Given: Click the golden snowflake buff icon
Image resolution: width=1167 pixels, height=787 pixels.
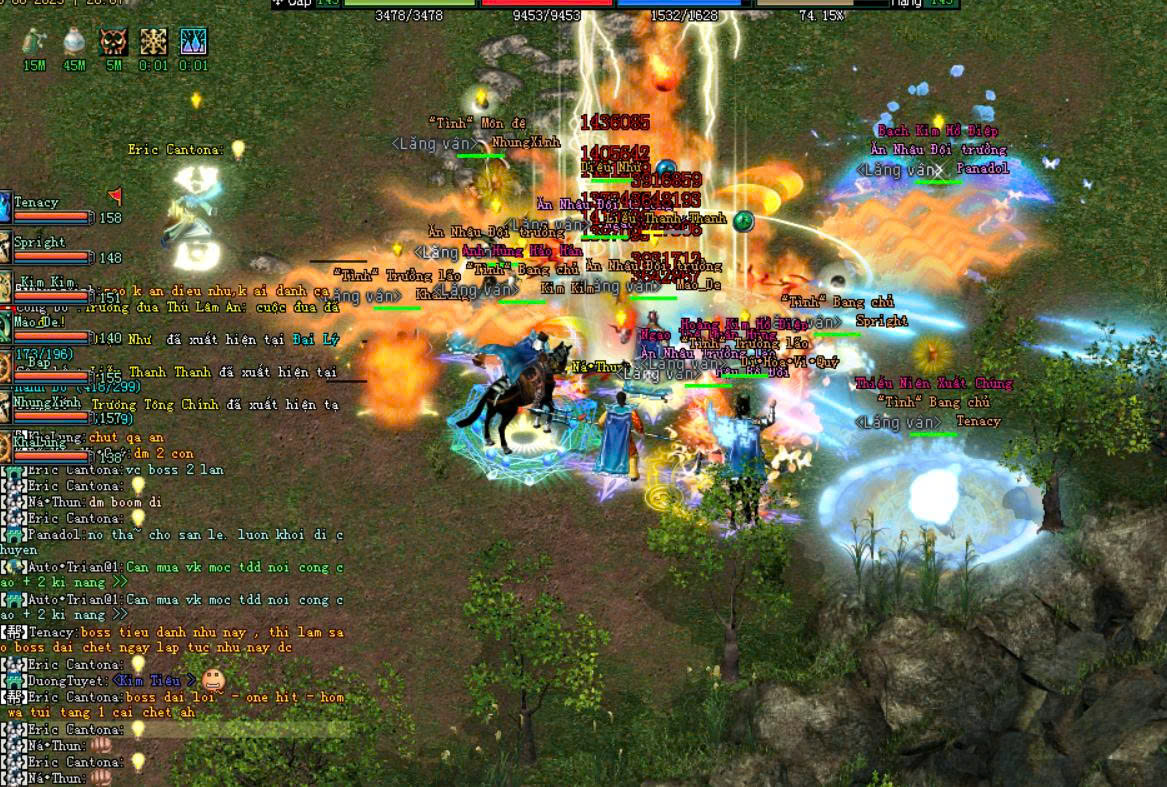Looking at the screenshot, I should pyautogui.click(x=154, y=42).
